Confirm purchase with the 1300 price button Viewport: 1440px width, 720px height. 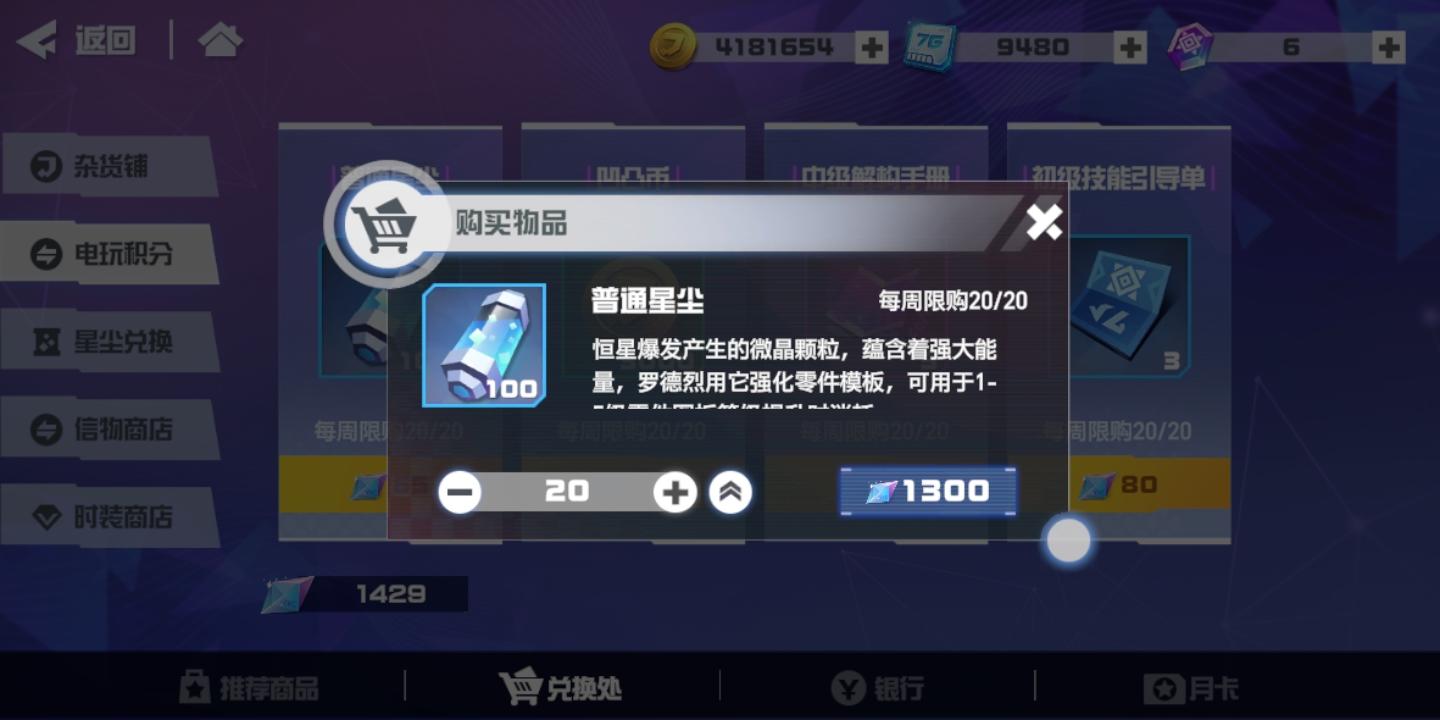[x=926, y=490]
